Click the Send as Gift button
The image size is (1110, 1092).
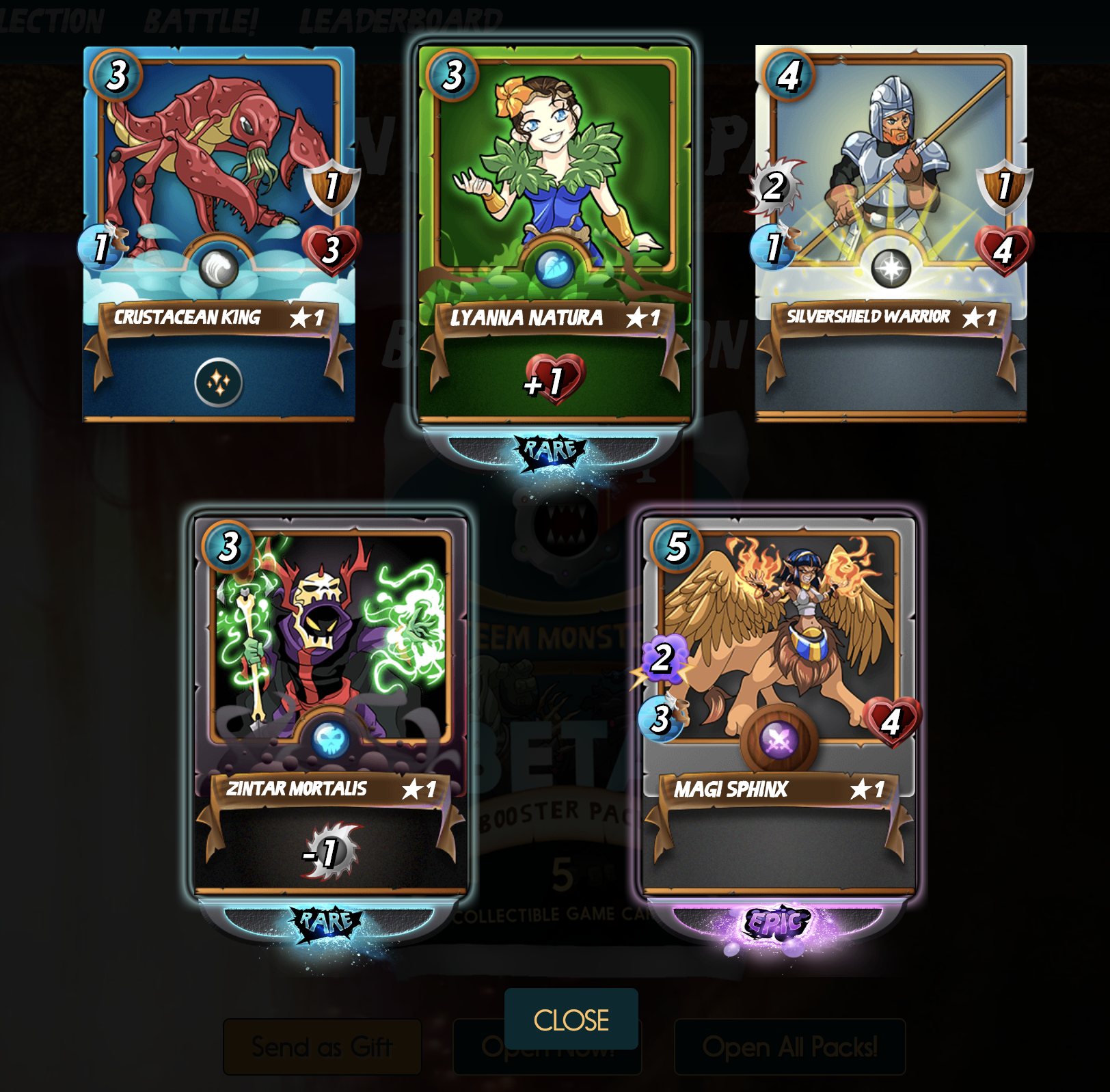pos(322,1047)
